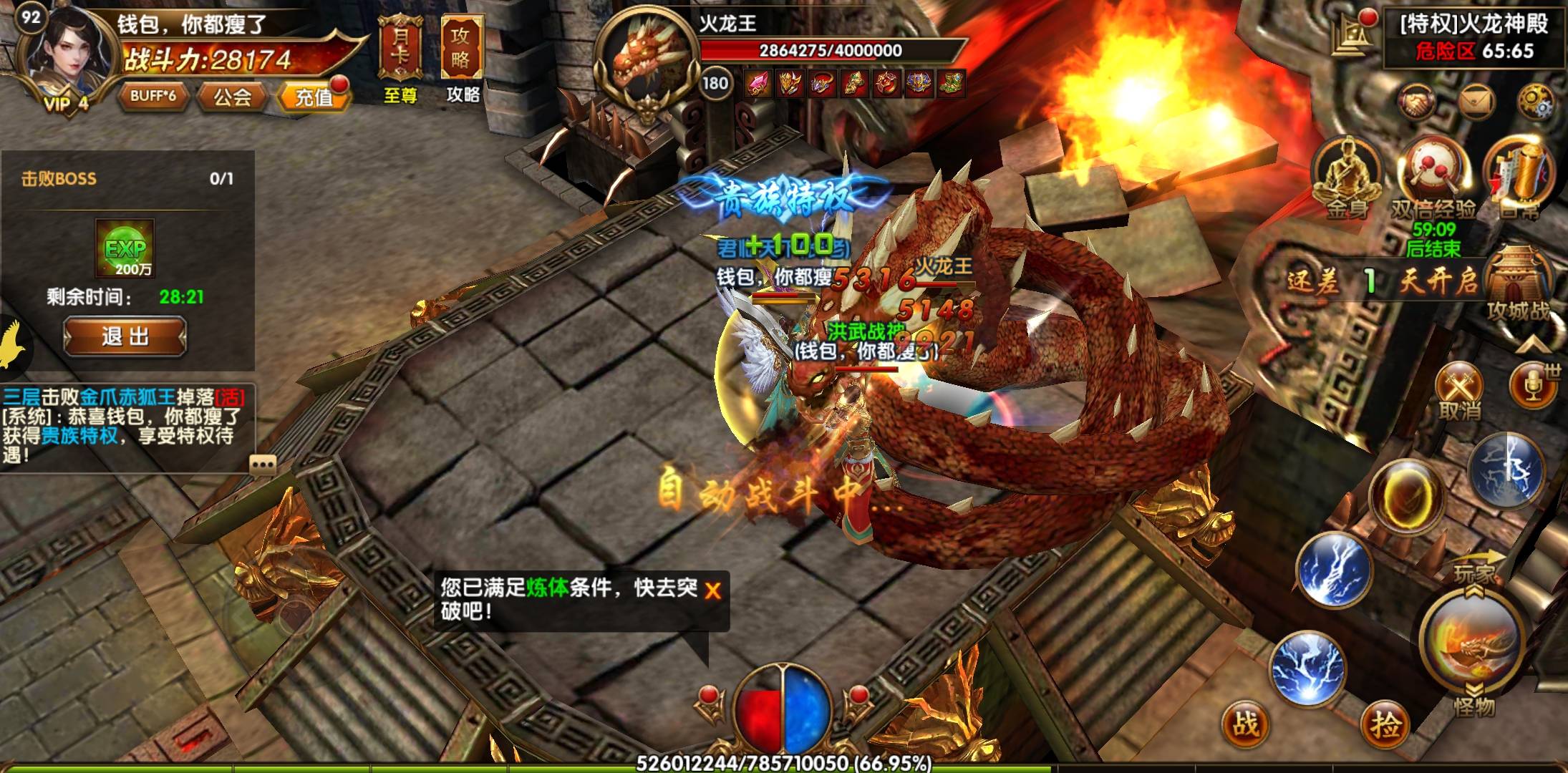Open the 公会 guild menu
Viewport: 1568px width, 773px height.
tap(232, 96)
